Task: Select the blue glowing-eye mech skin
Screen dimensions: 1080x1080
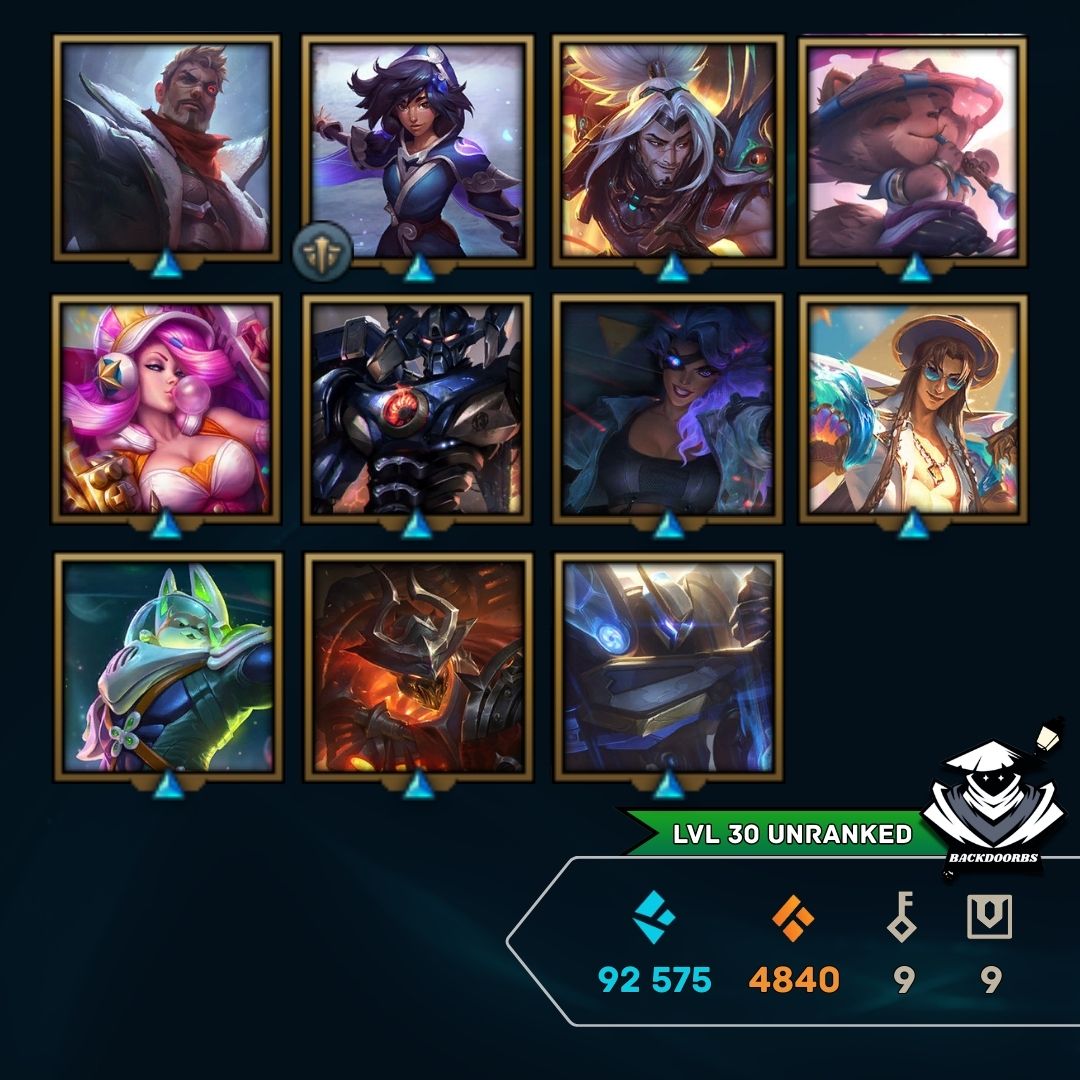Action: (668, 666)
